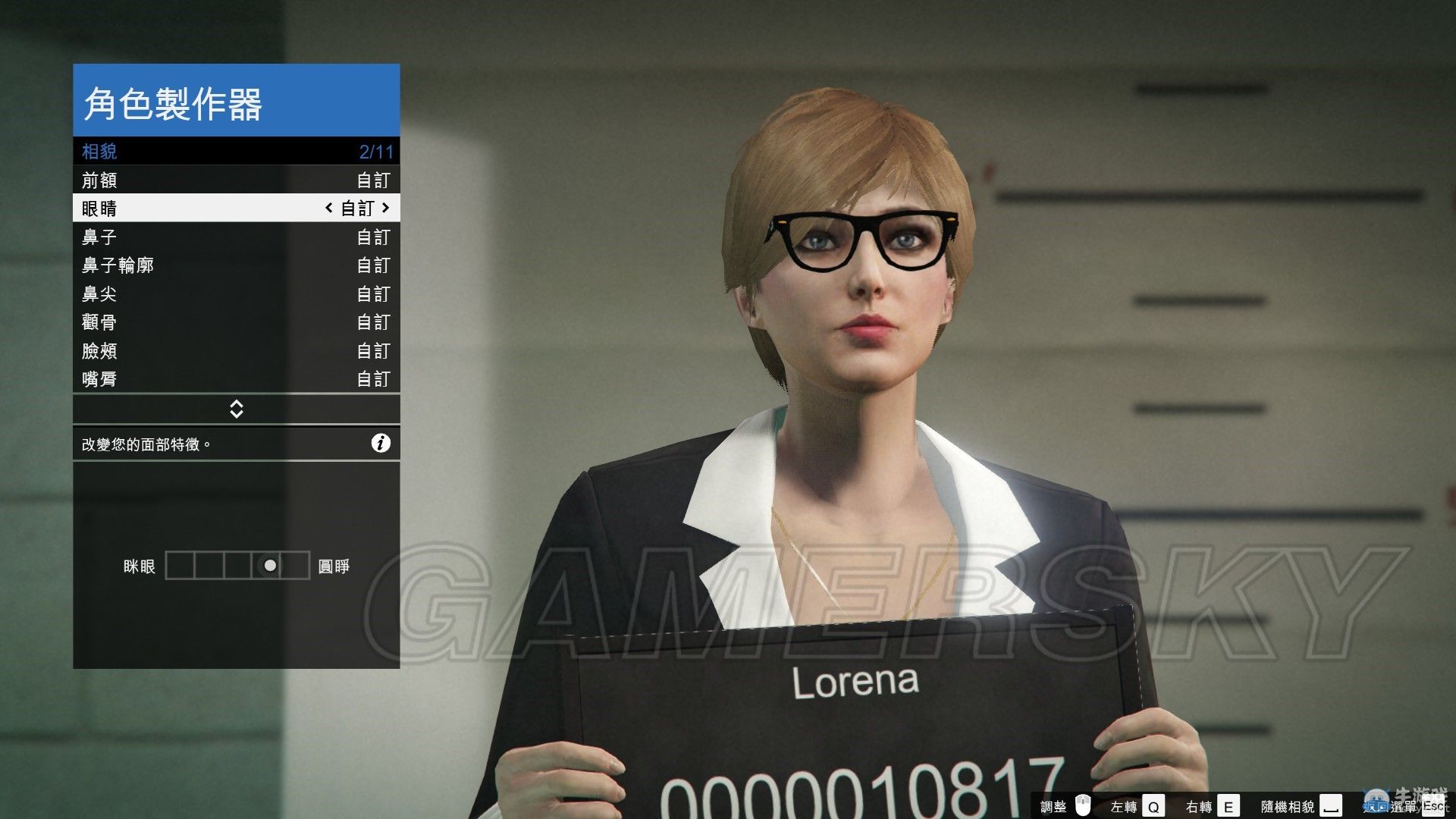Choose the 顴骨 cheekbones row
The height and width of the screenshot is (819, 1456).
[236, 322]
